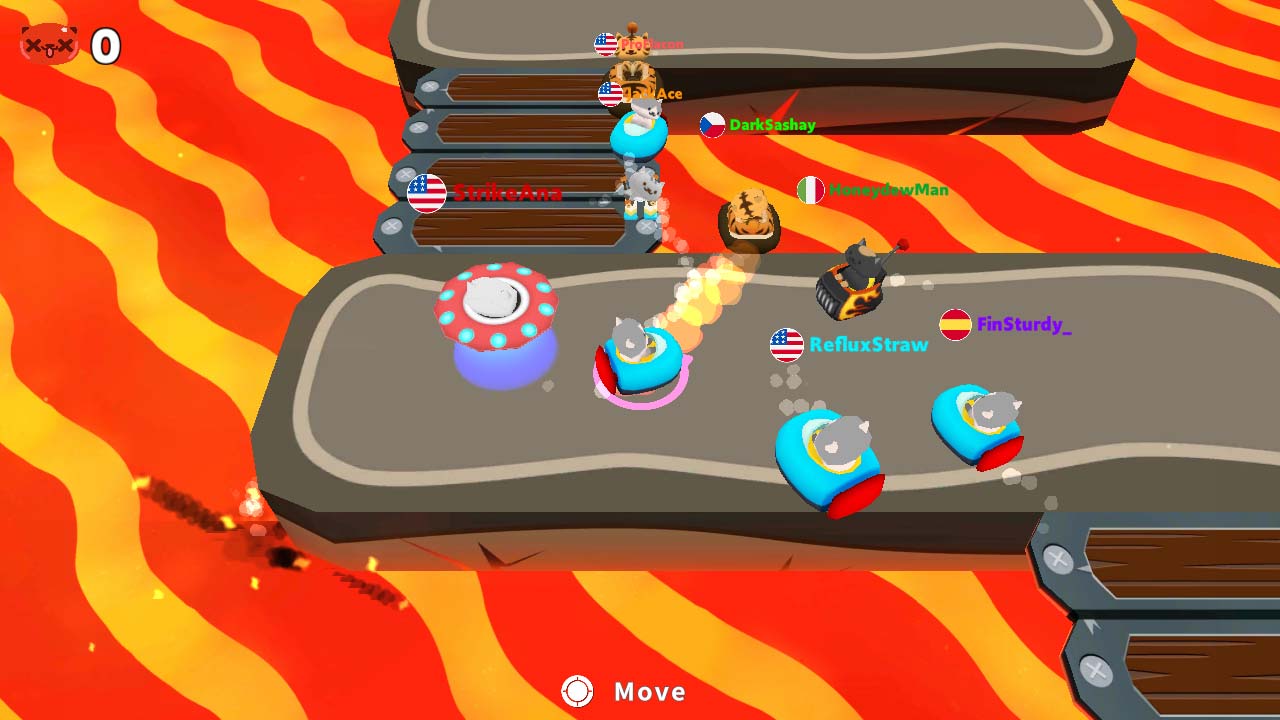Select the RefluxStraw player name

click(868, 344)
